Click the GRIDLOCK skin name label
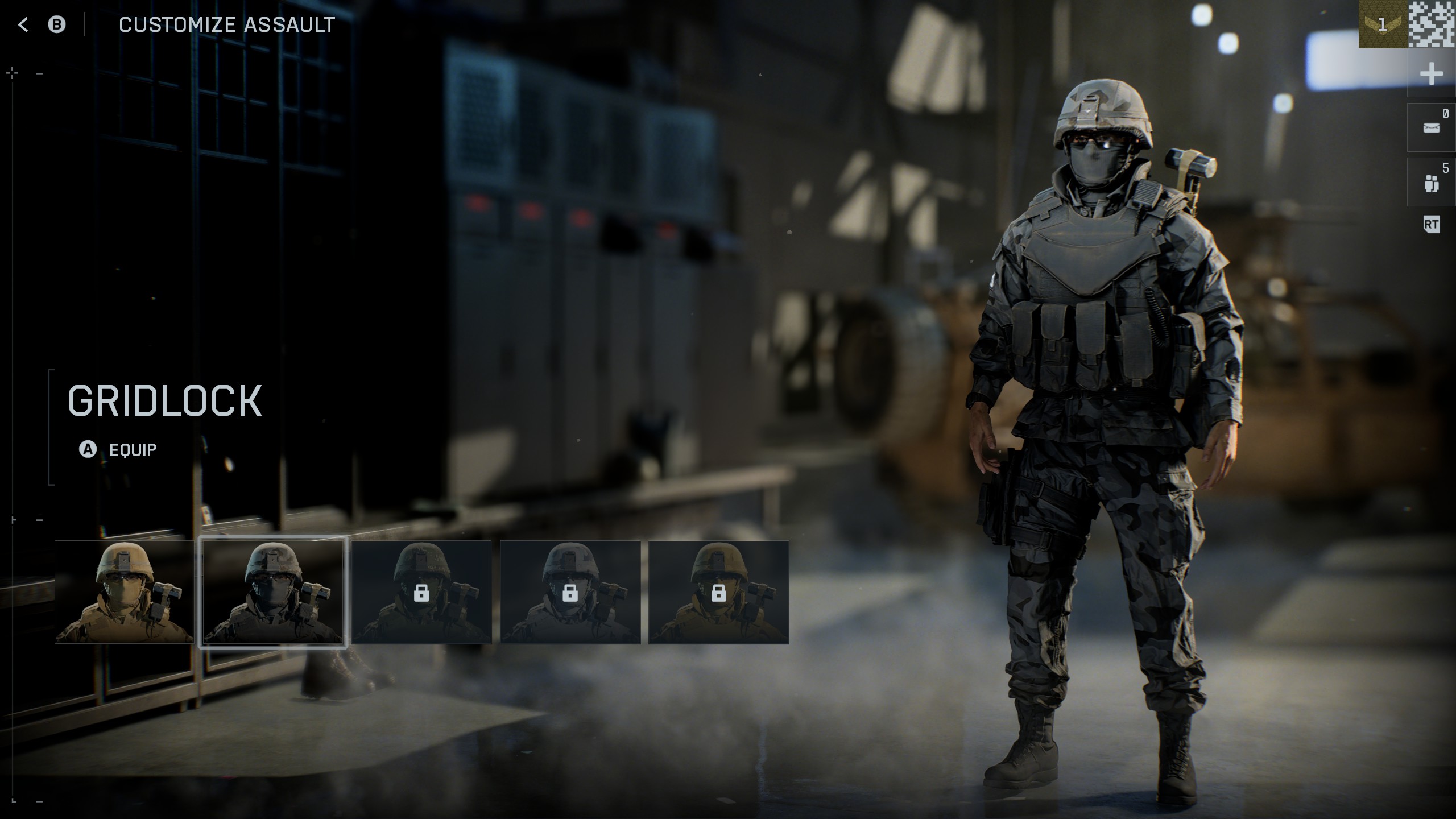Viewport: 1456px width, 819px height. (x=165, y=402)
